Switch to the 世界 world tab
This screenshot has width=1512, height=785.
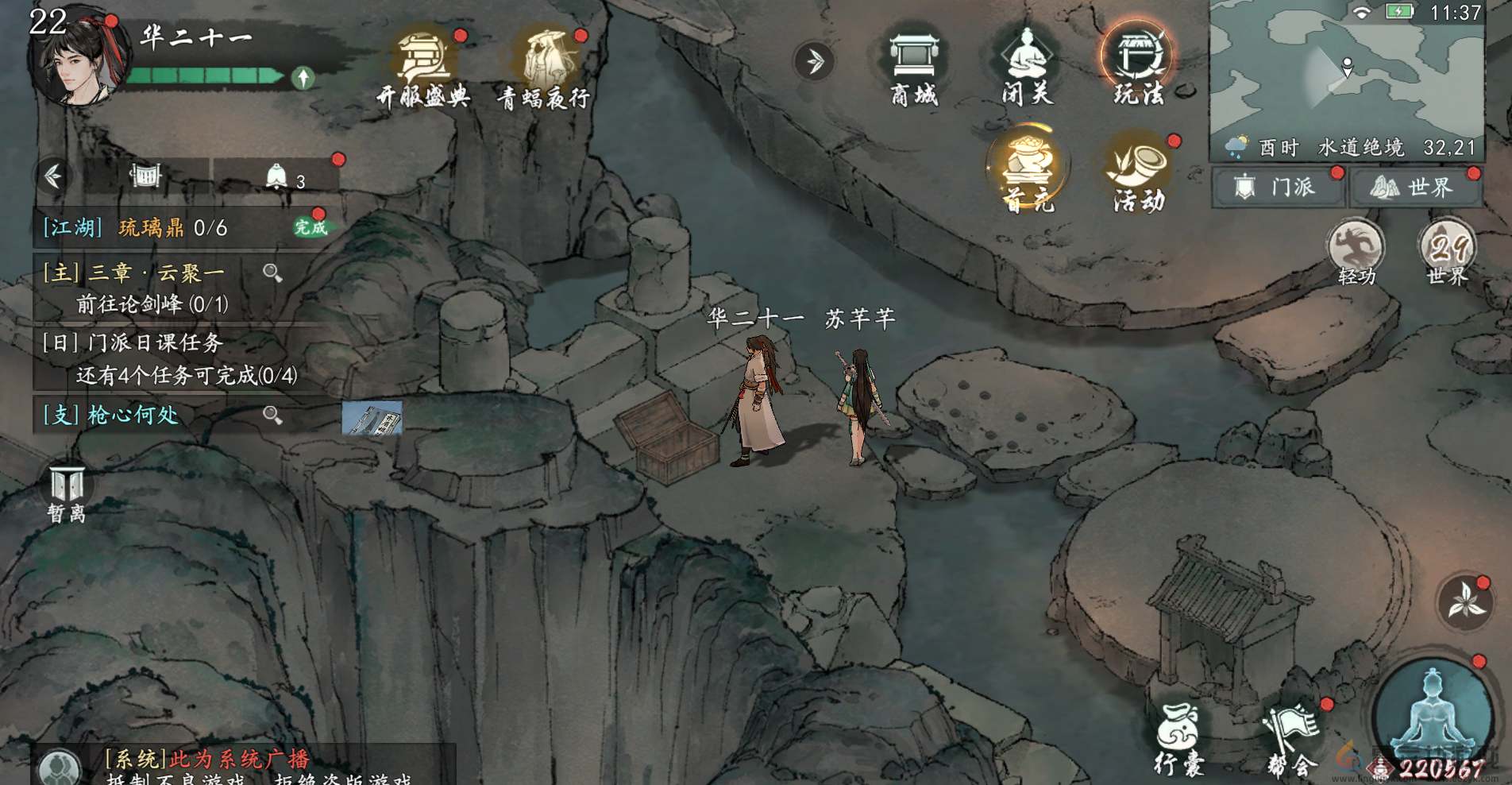click(x=1415, y=188)
